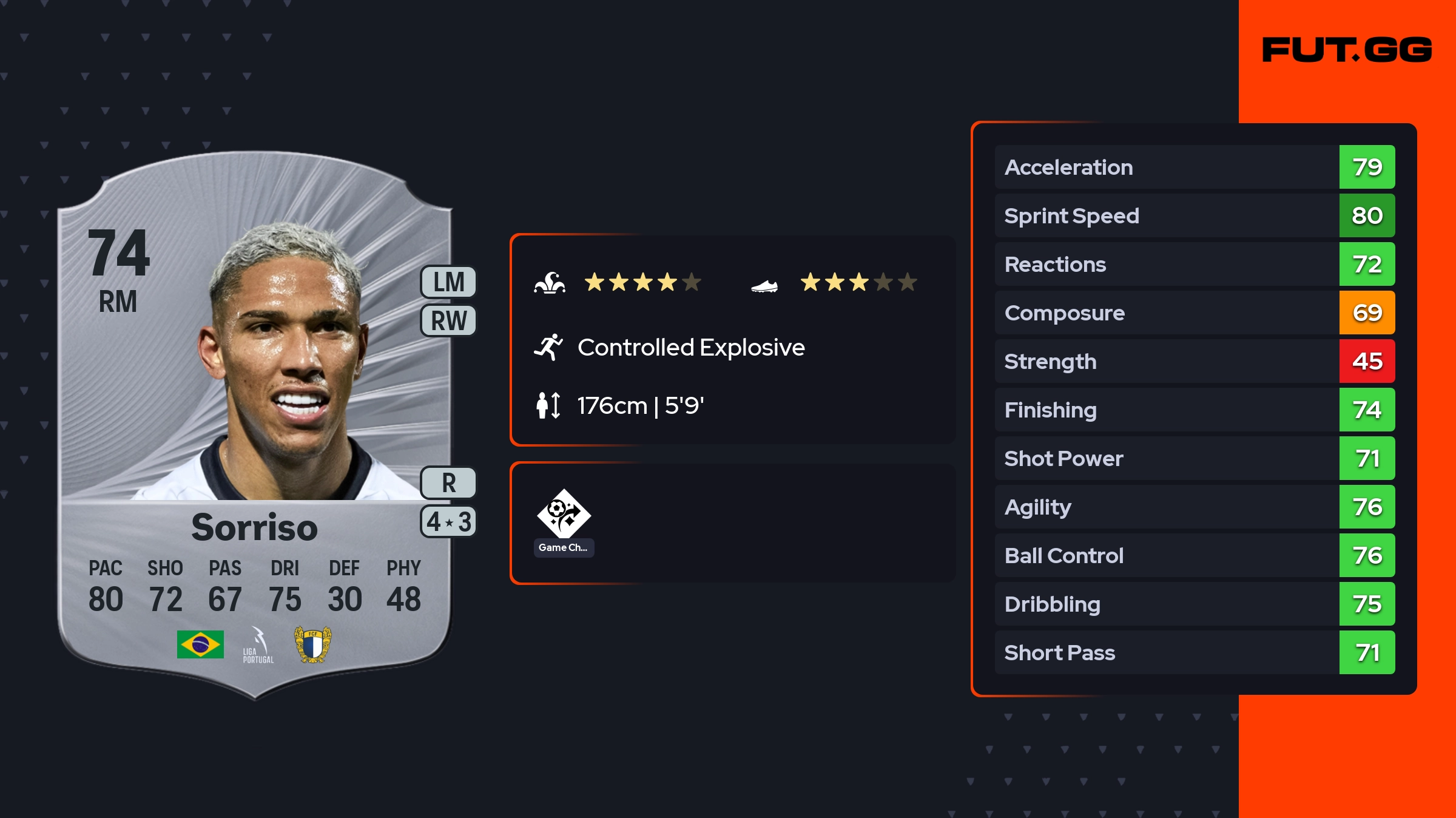1456x818 pixels.
Task: Select the Sorriso player card
Action: [x=255, y=425]
